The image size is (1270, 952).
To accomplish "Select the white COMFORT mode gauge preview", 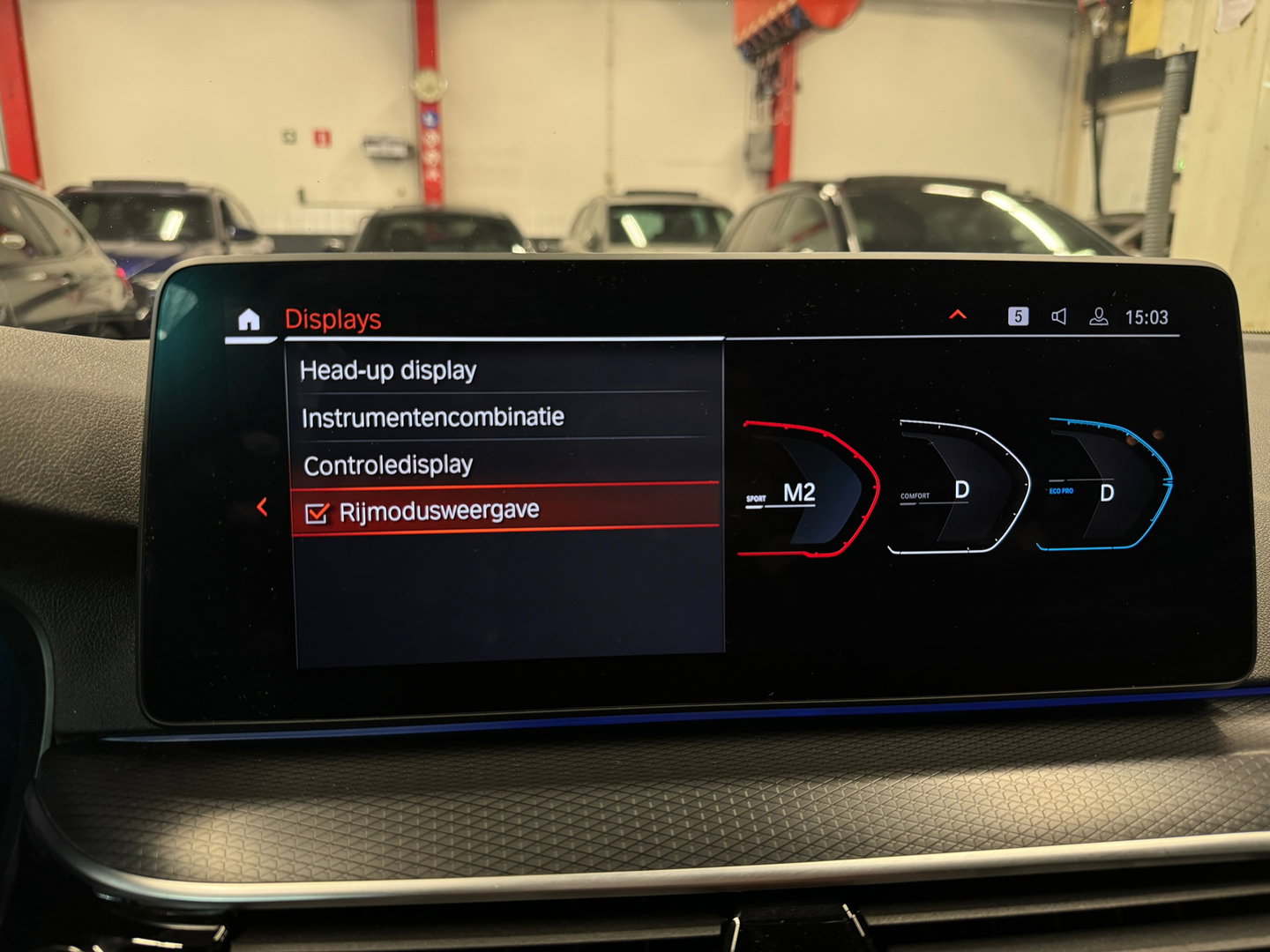I will (961, 487).
